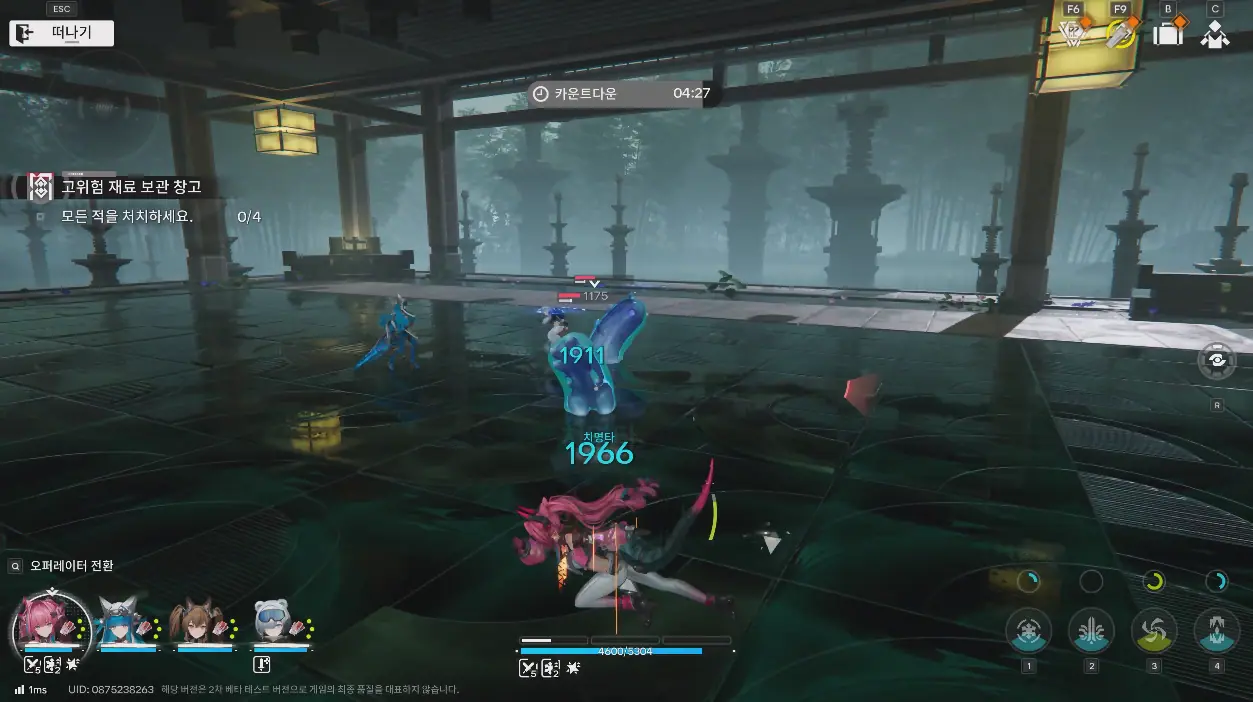Click the 떠나기 leave button
The width and height of the screenshot is (1253, 702).
62,33
